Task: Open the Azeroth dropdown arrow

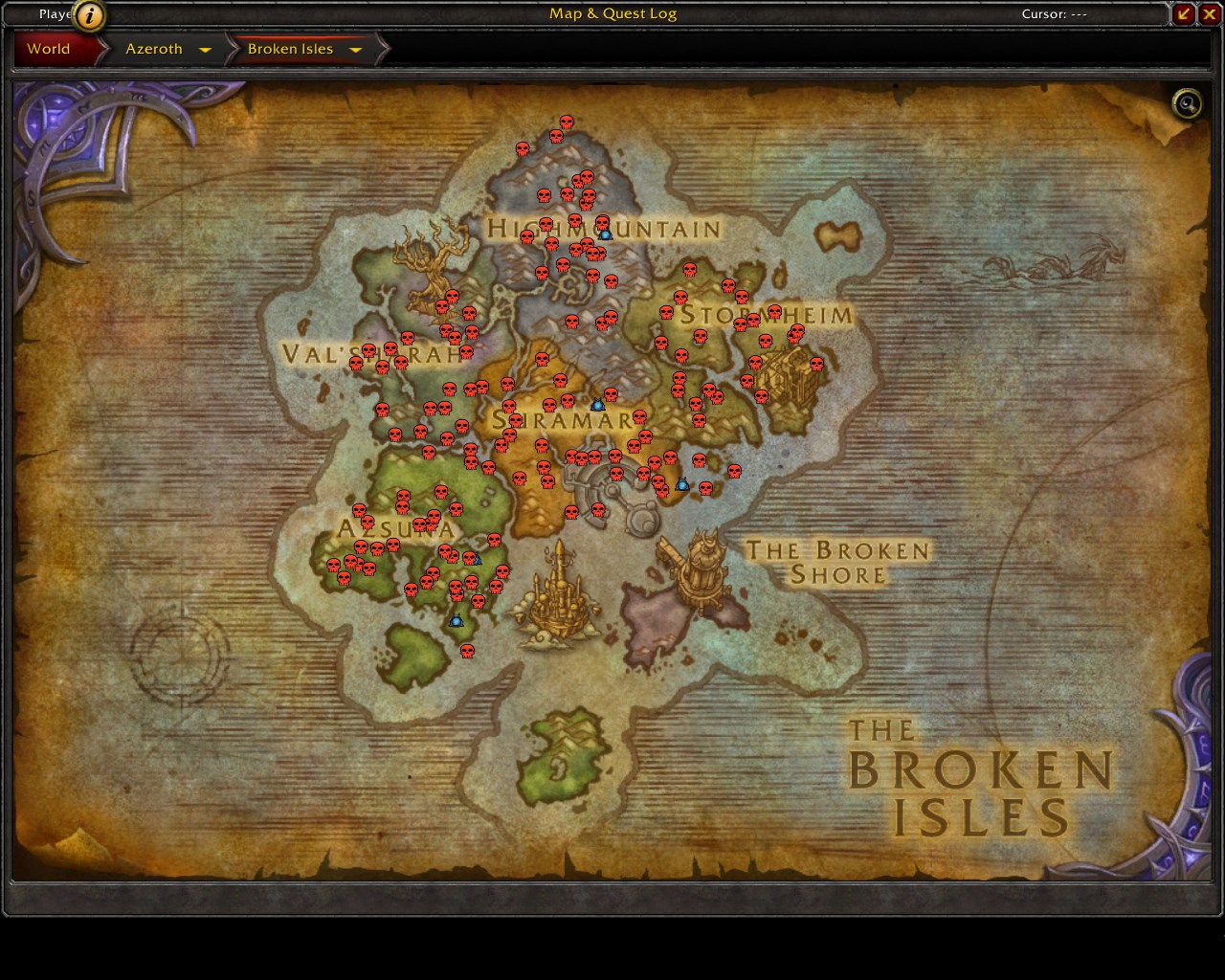Action: (x=205, y=49)
